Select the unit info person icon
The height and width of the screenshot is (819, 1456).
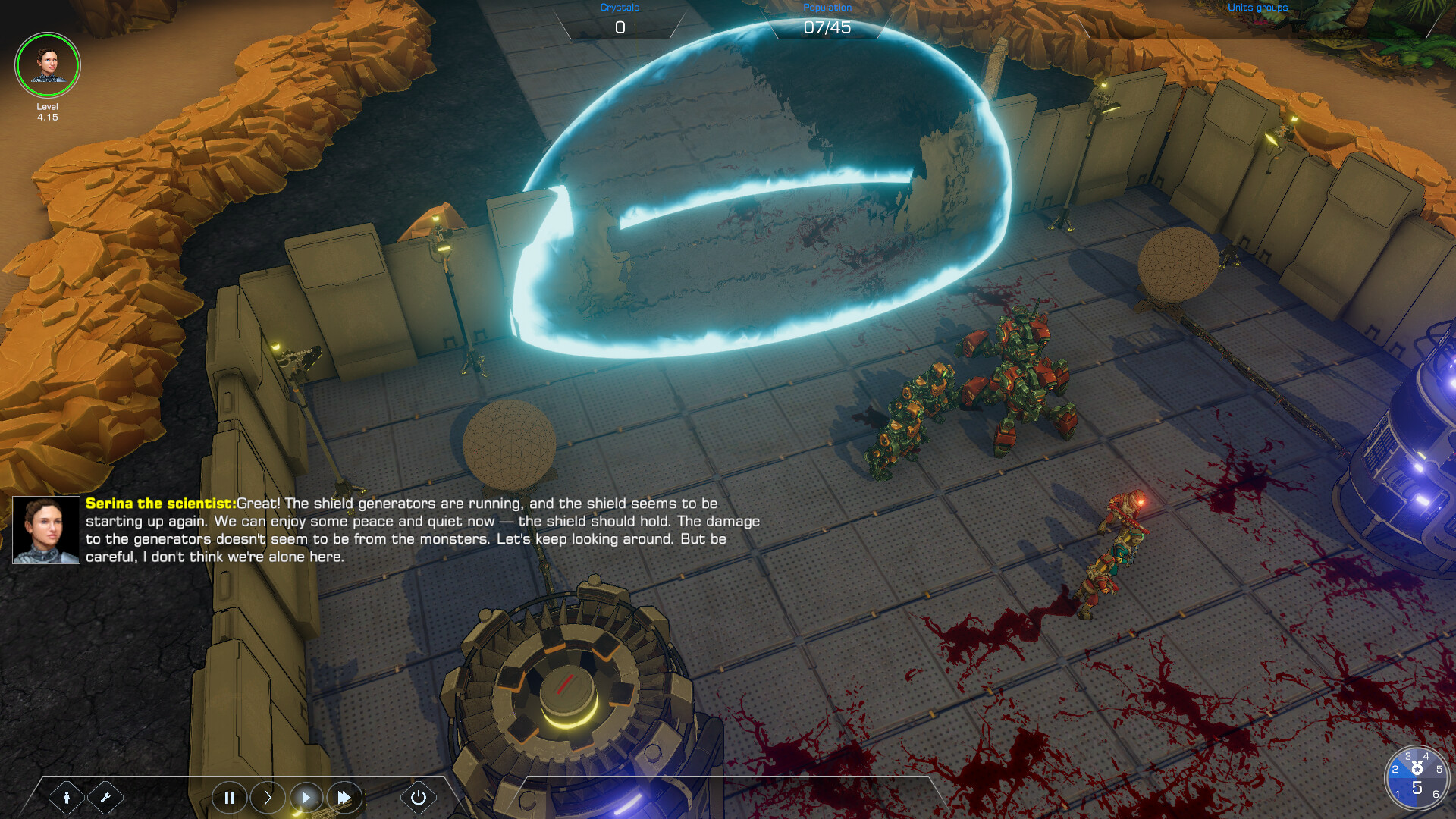pos(67,798)
